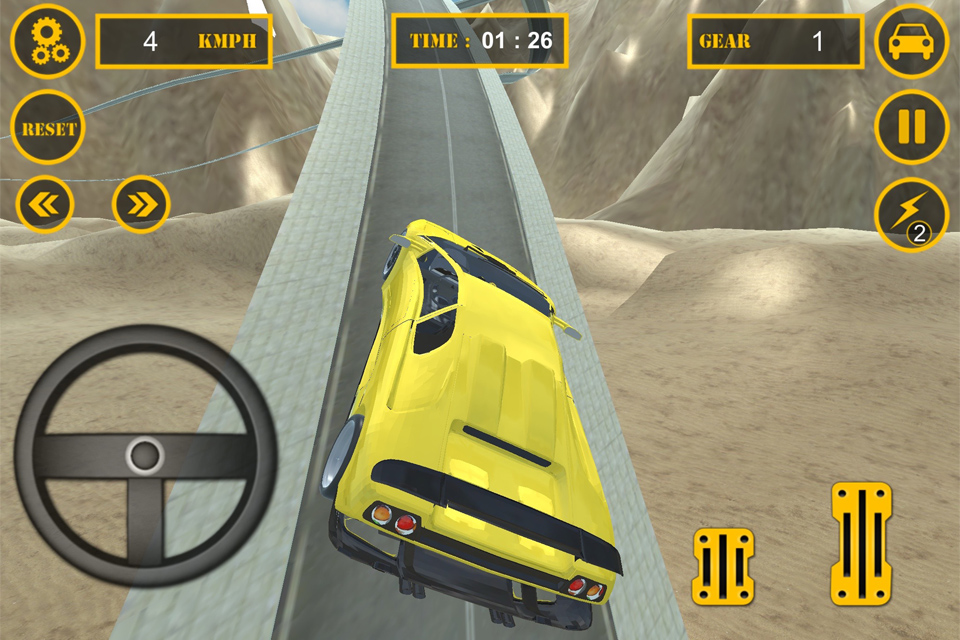This screenshot has width=960, height=640.
Task: Switch camera with the car icon
Action: pos(911,41)
